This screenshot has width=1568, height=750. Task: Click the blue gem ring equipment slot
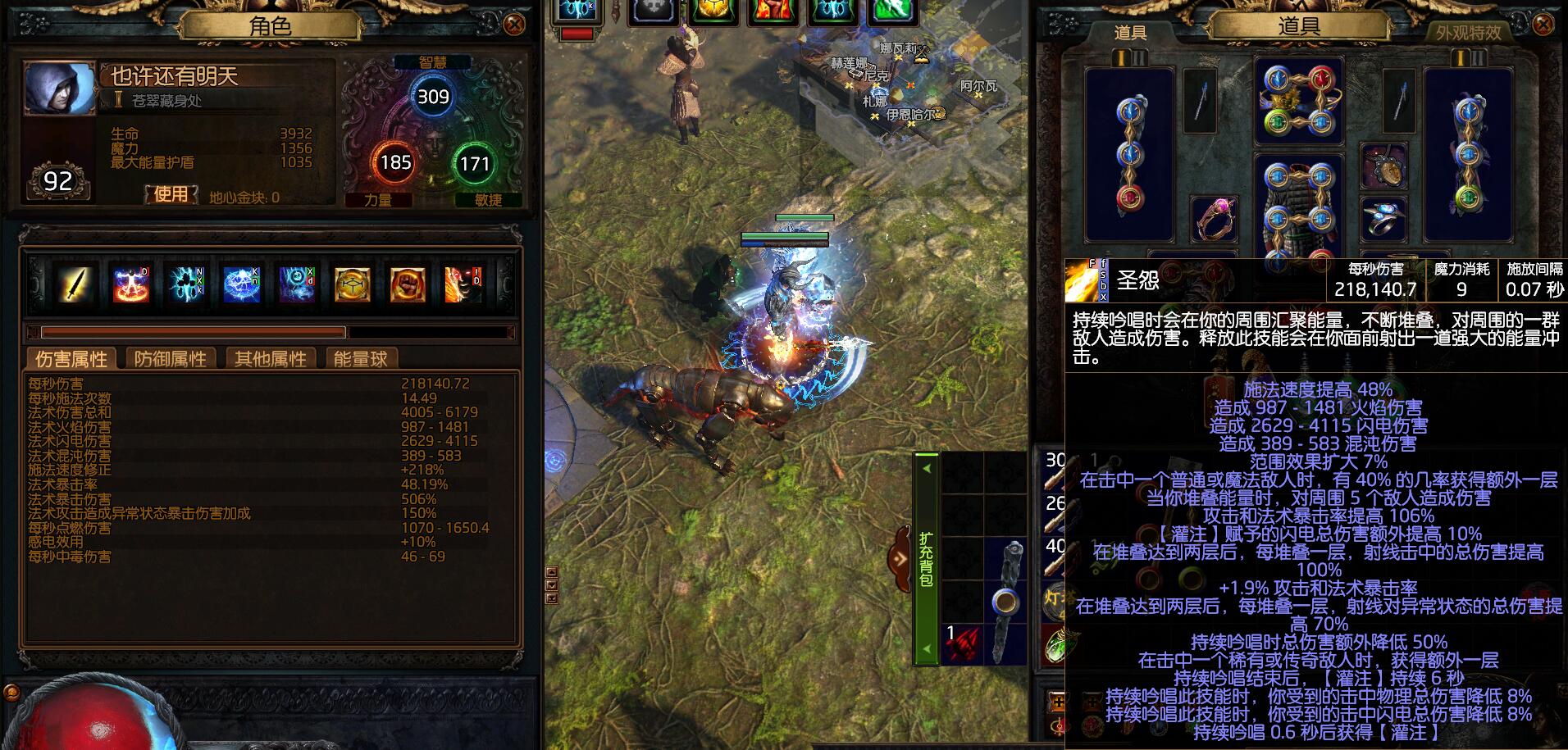click(x=1383, y=218)
